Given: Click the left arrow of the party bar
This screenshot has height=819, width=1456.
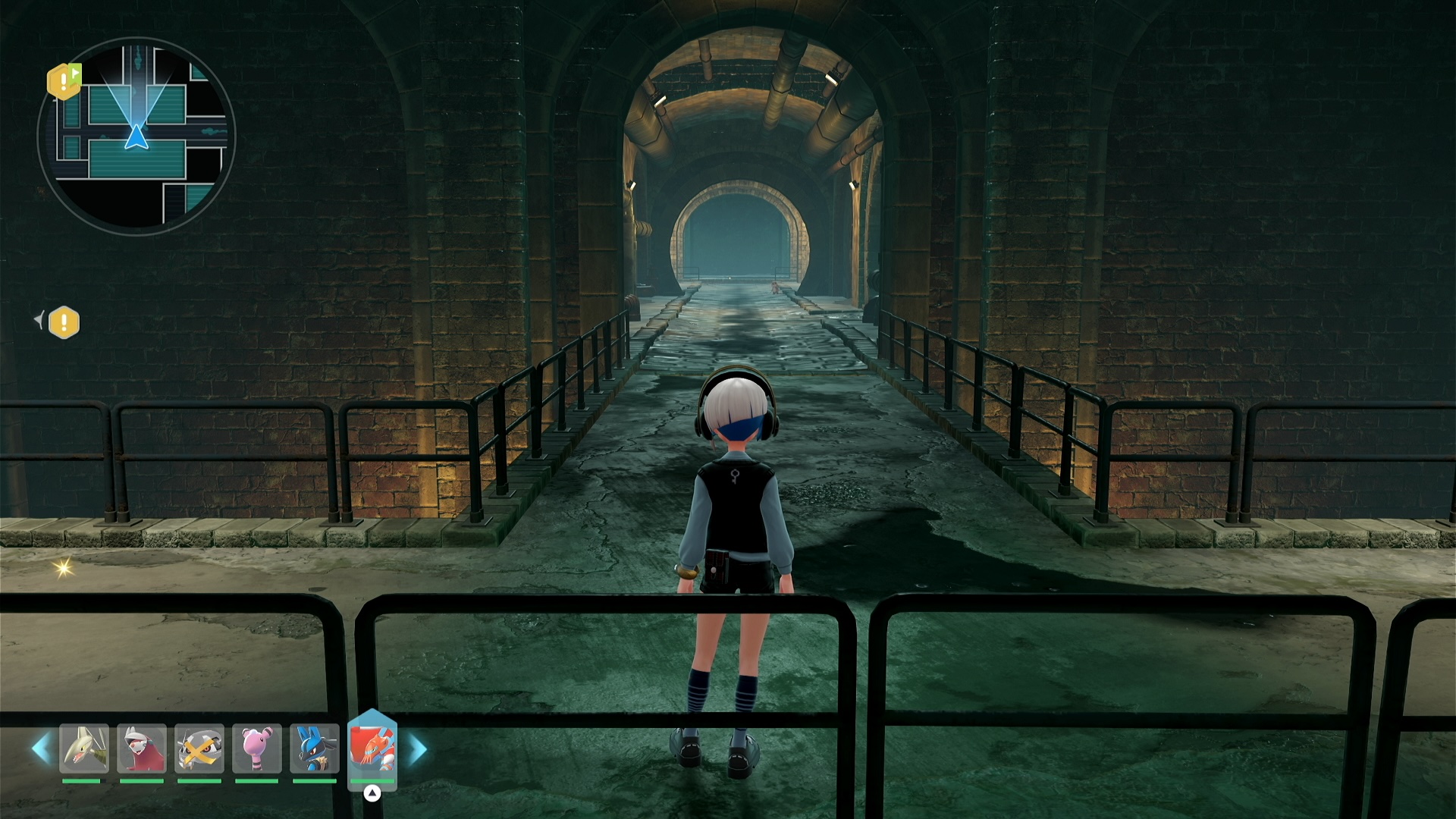Looking at the screenshot, I should coord(40,748).
